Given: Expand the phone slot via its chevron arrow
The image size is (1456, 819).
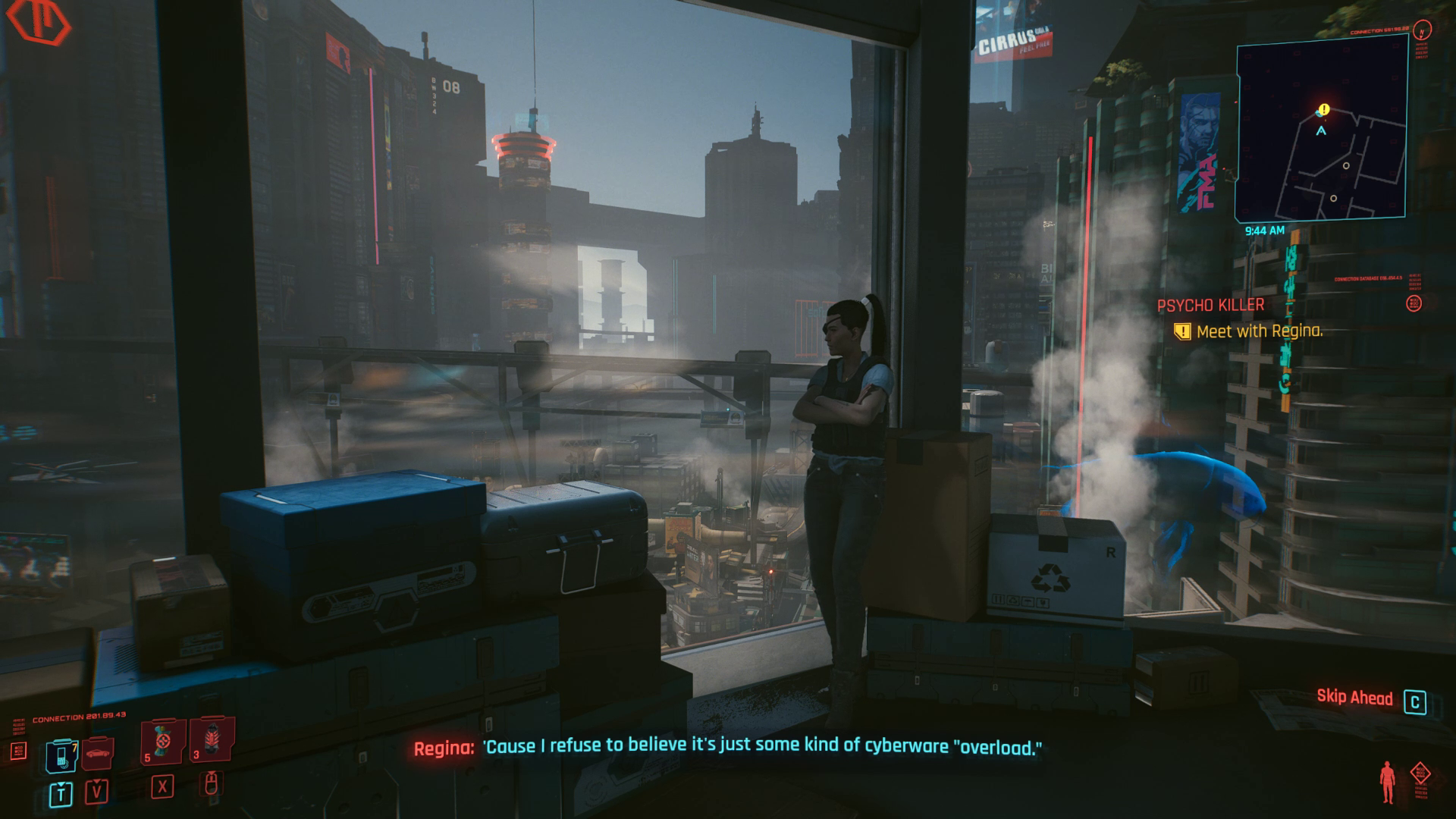Looking at the screenshot, I should point(61,785).
